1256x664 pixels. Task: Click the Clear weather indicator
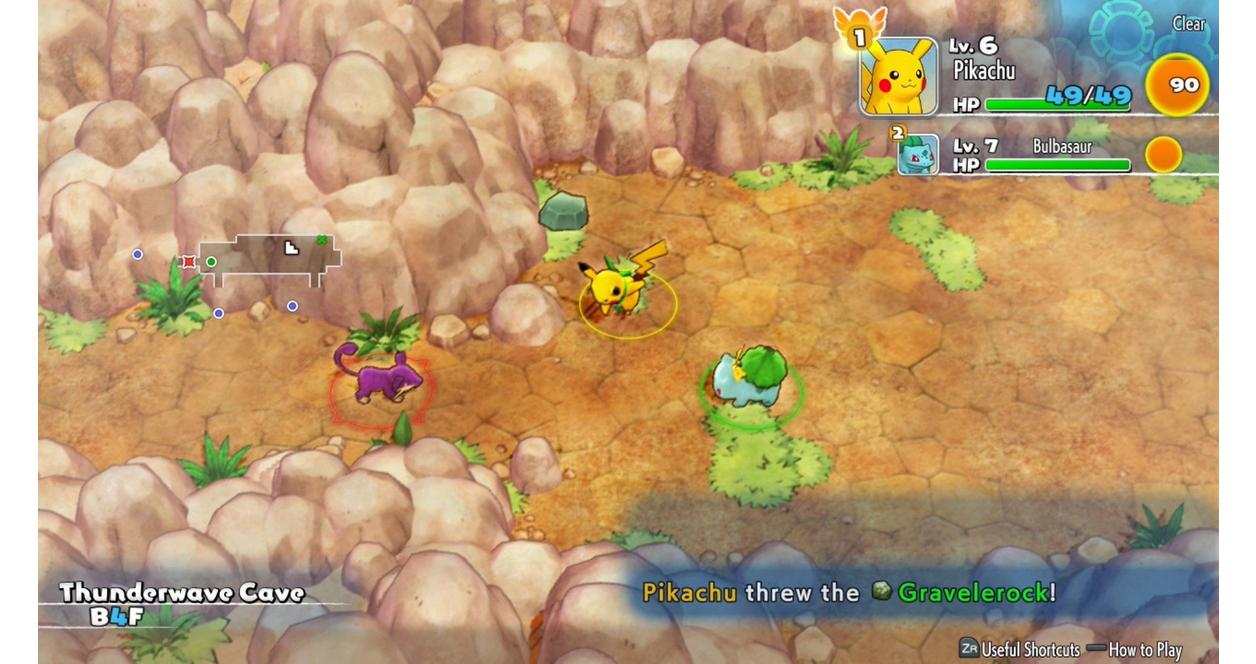pyautogui.click(x=1188, y=24)
